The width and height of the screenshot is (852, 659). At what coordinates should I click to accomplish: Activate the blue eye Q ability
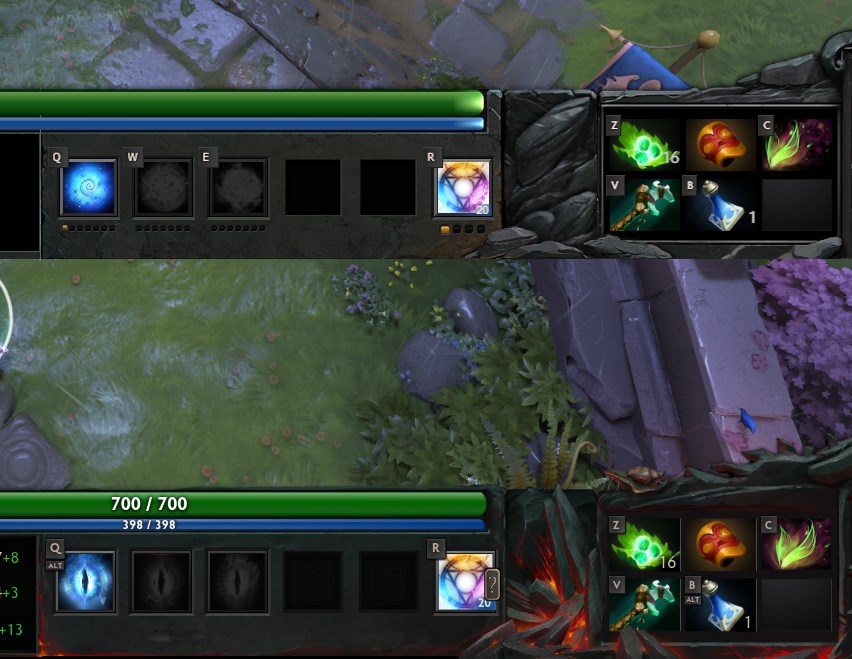(85, 581)
